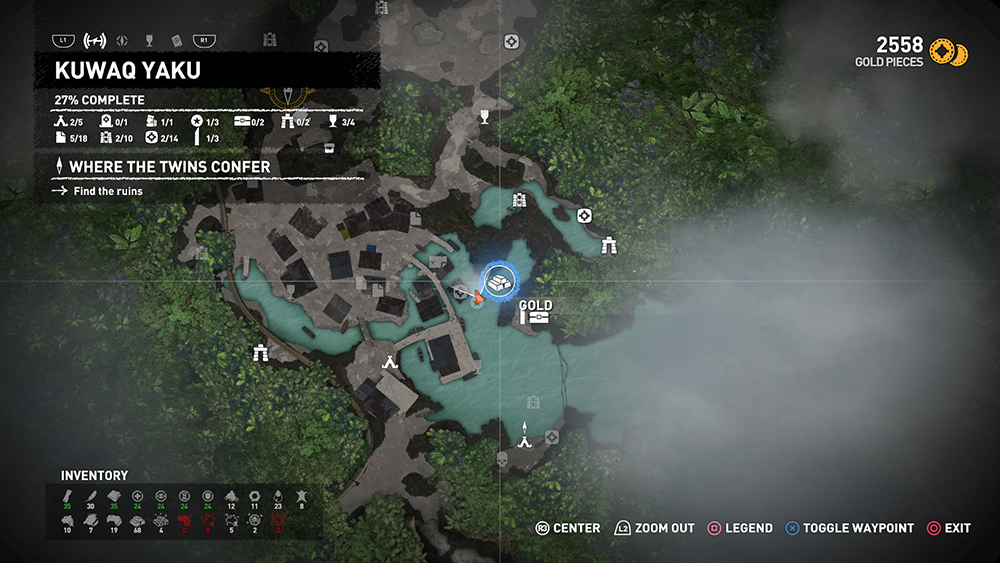The image size is (1000, 563).
Task: Switch to the card icon tab
Action: tap(175, 41)
